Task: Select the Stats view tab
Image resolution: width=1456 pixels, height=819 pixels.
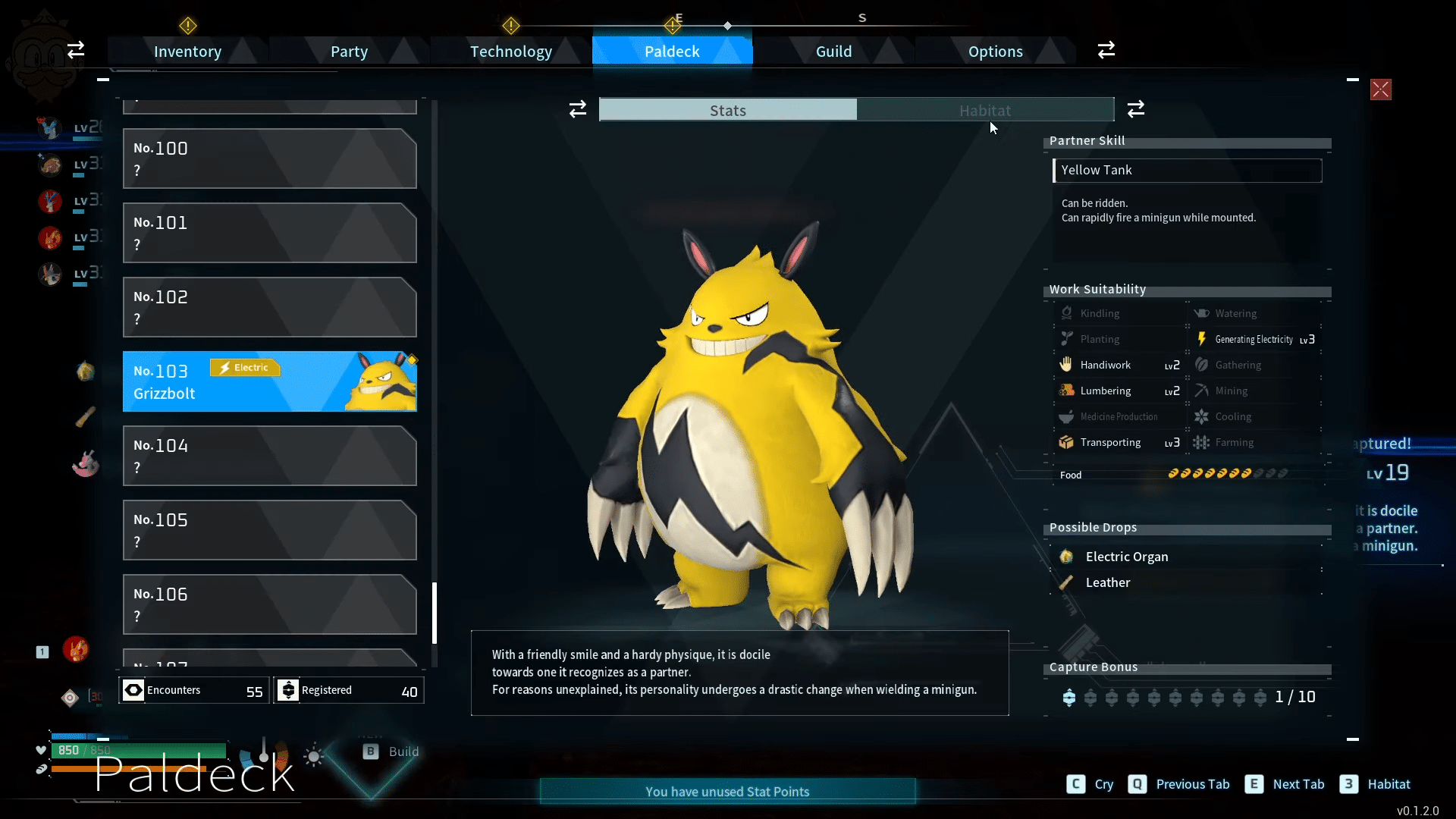Action: [728, 110]
